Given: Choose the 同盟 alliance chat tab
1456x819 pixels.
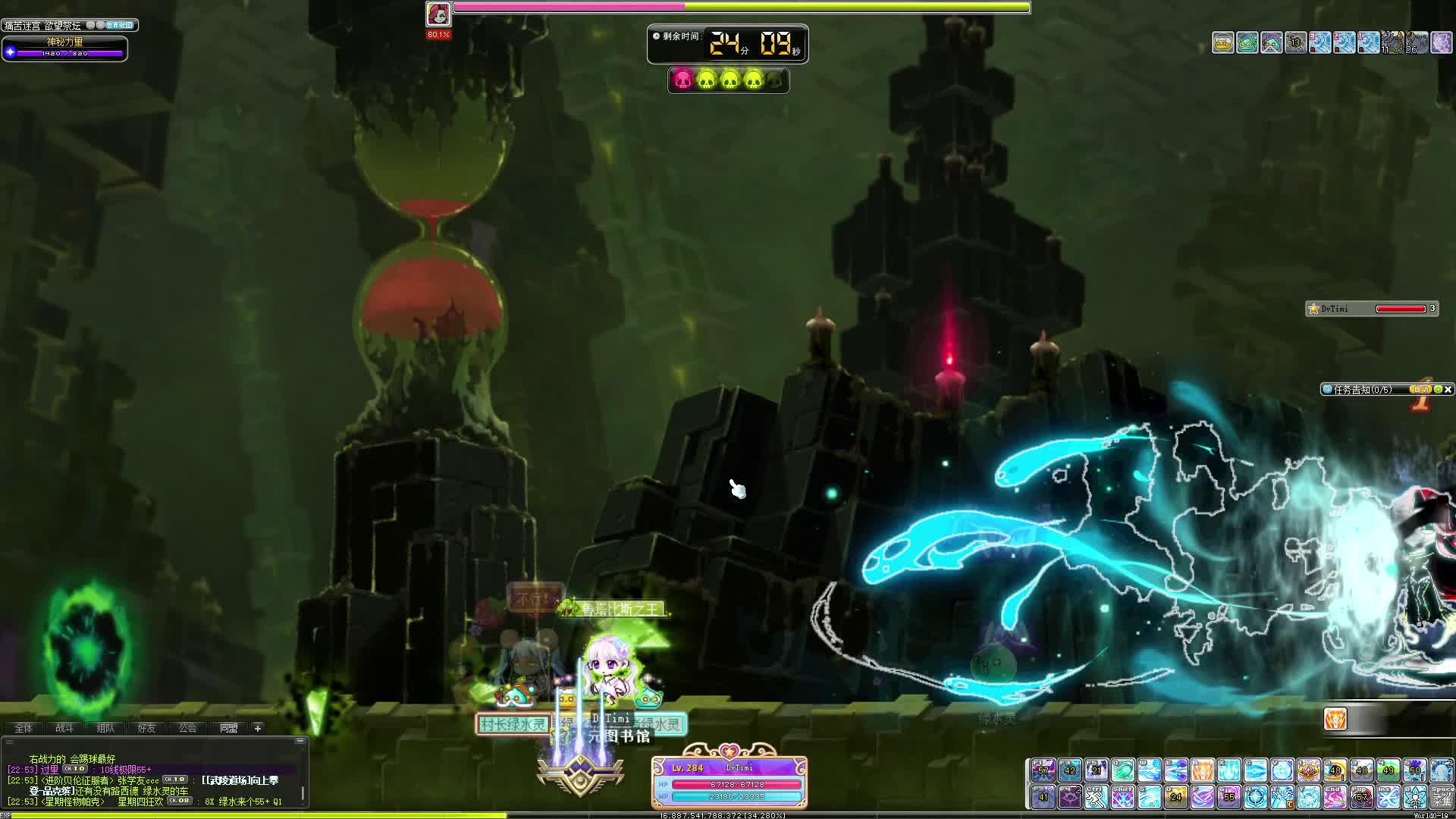Looking at the screenshot, I should pos(228,728).
